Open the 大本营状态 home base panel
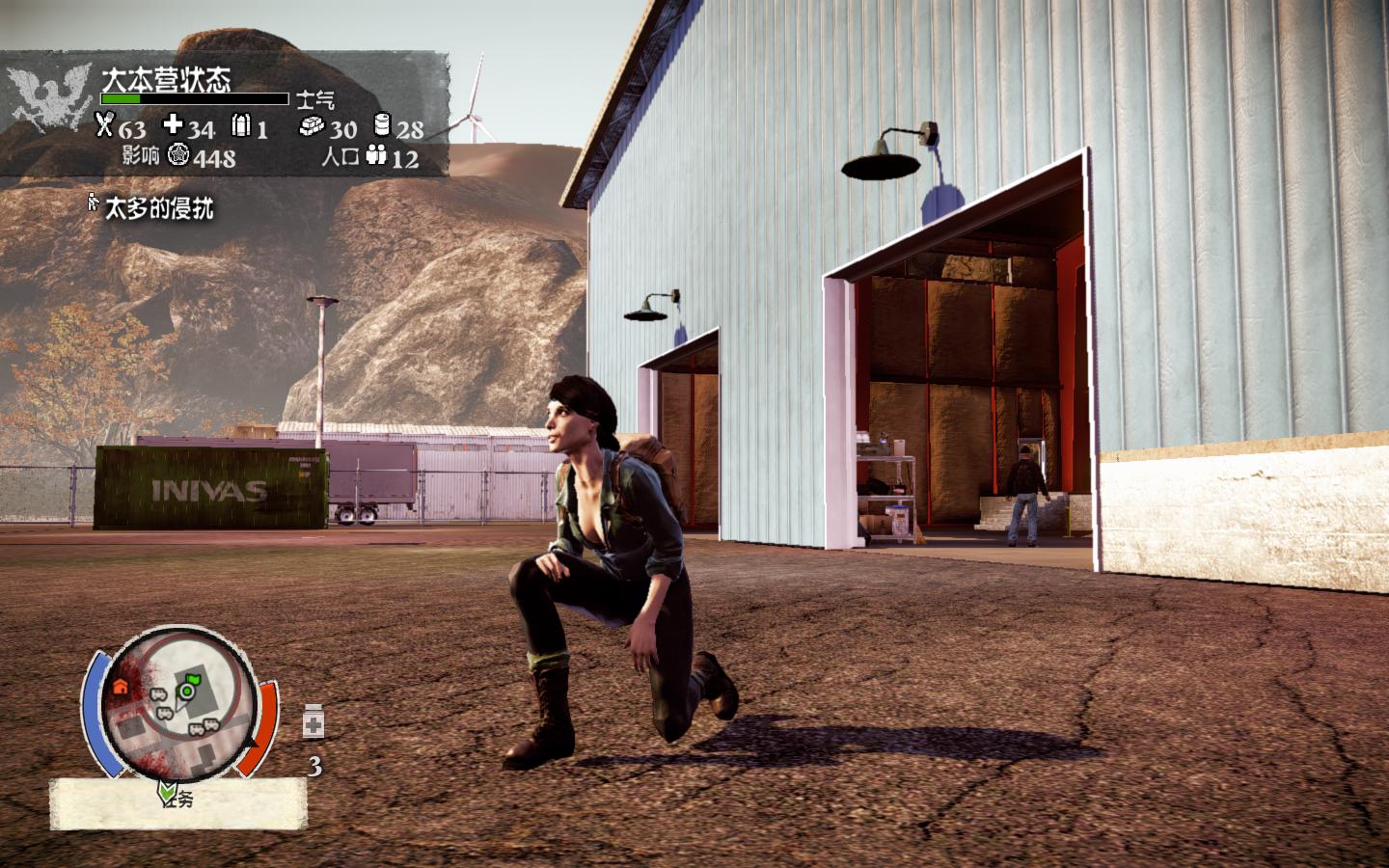 166,79
